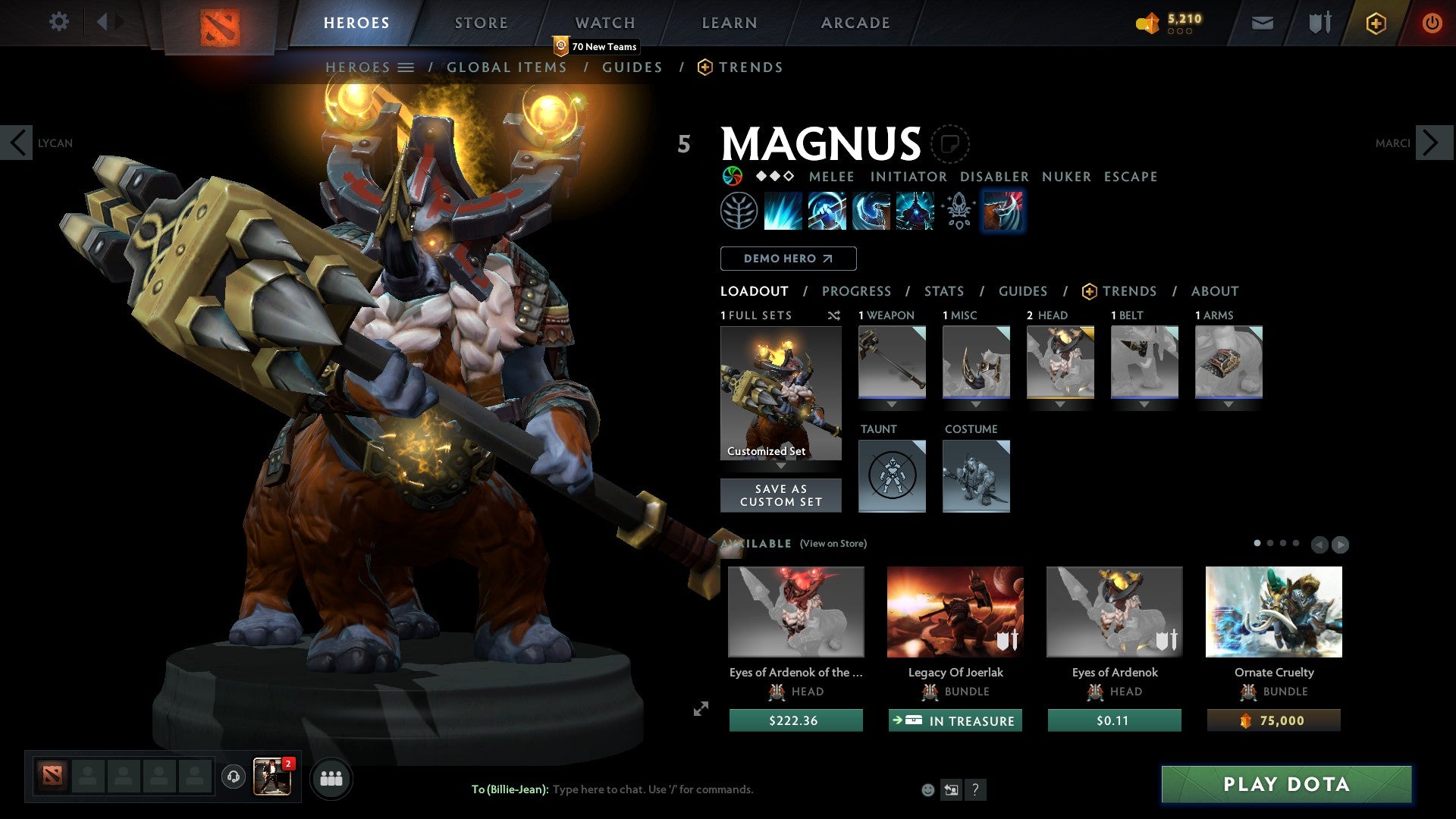Image resolution: width=1456 pixels, height=819 pixels.
Task: Open Global Items page
Action: coord(507,67)
